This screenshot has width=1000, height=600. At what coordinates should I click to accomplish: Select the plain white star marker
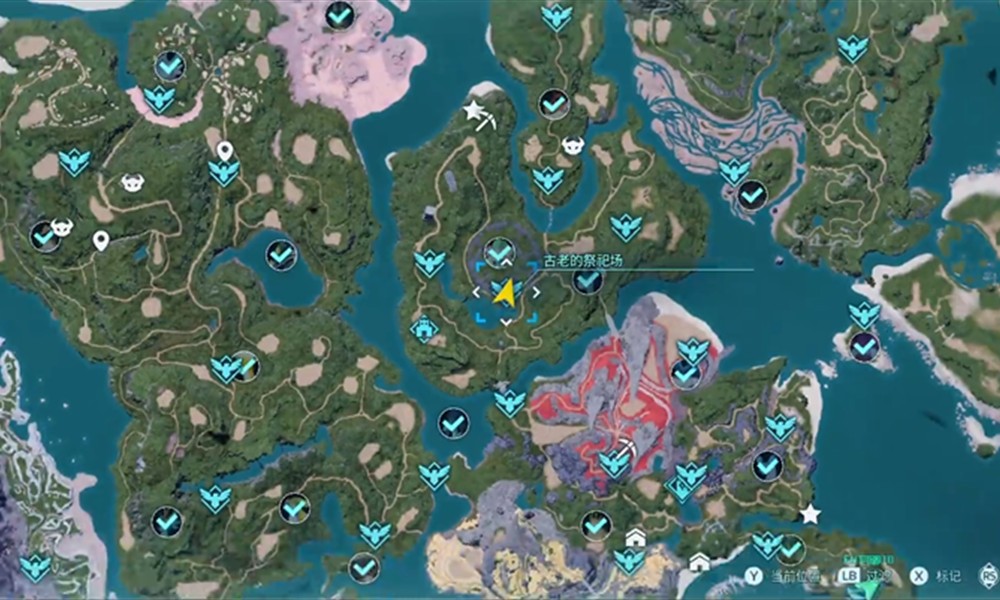click(810, 514)
